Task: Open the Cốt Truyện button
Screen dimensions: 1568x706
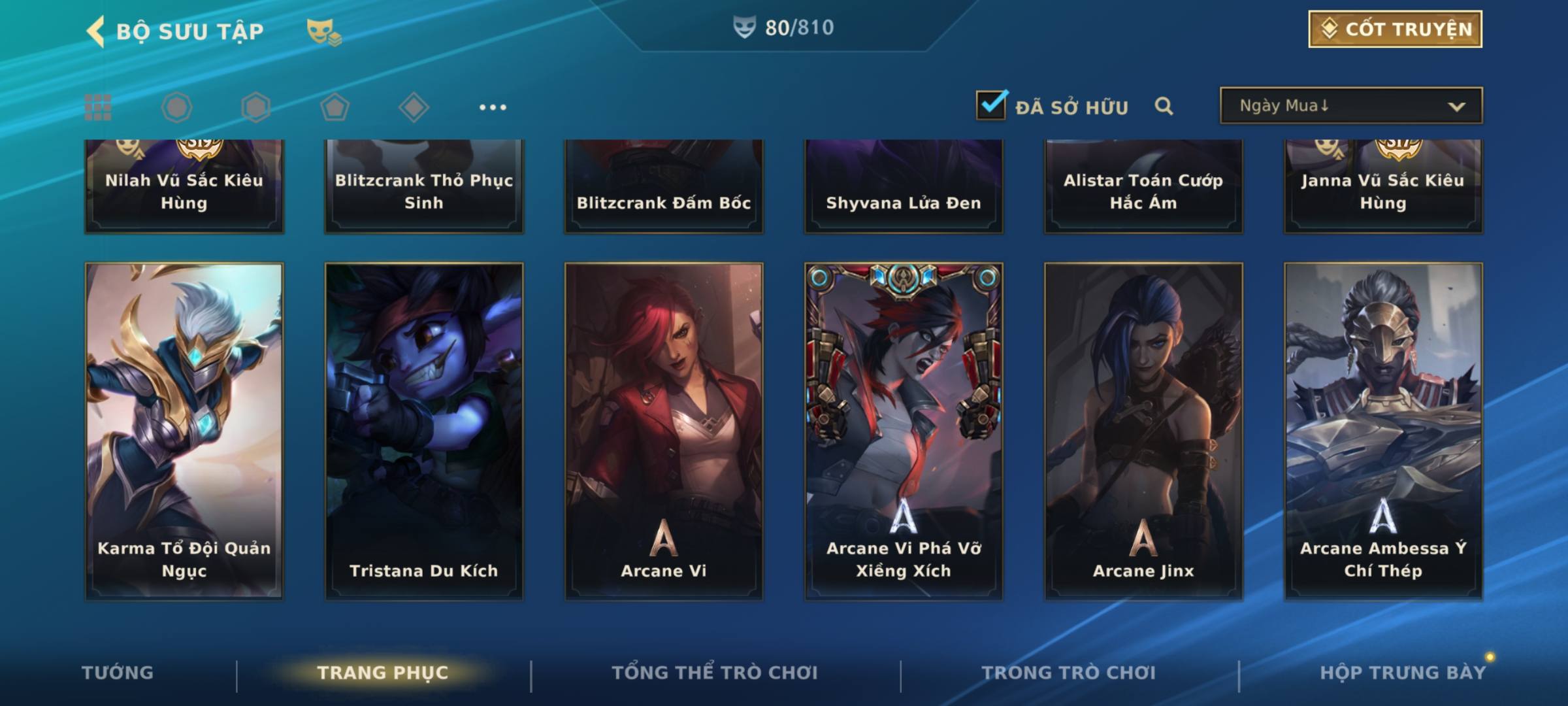Action: point(1395,29)
